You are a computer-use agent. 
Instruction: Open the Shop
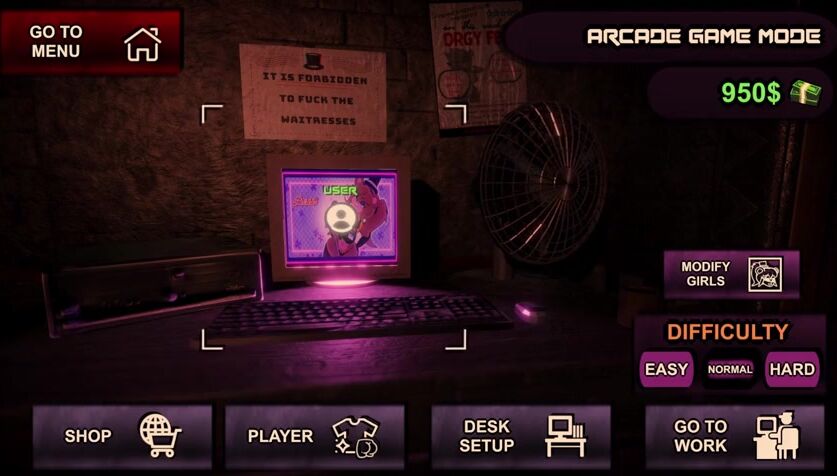coord(122,435)
